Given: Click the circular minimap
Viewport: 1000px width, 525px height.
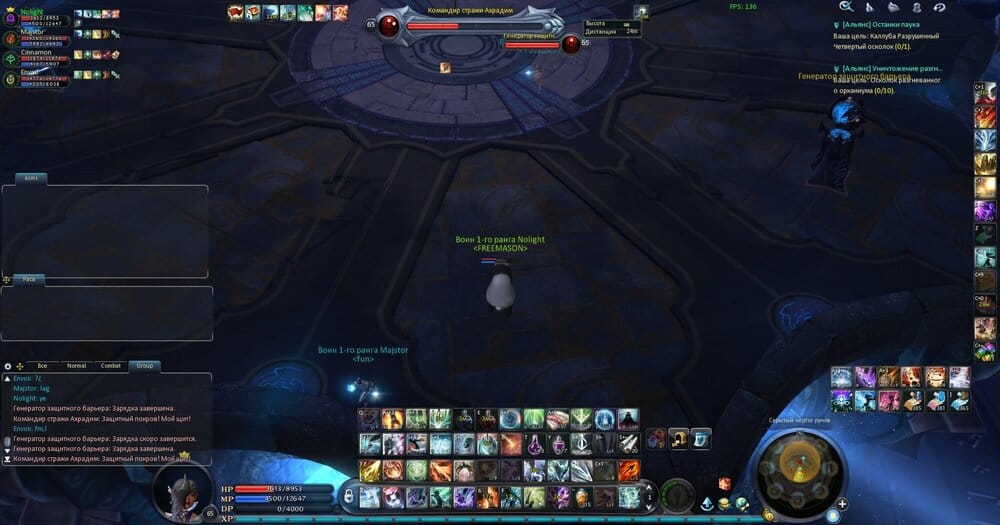Looking at the screenshot, I should click(797, 467).
